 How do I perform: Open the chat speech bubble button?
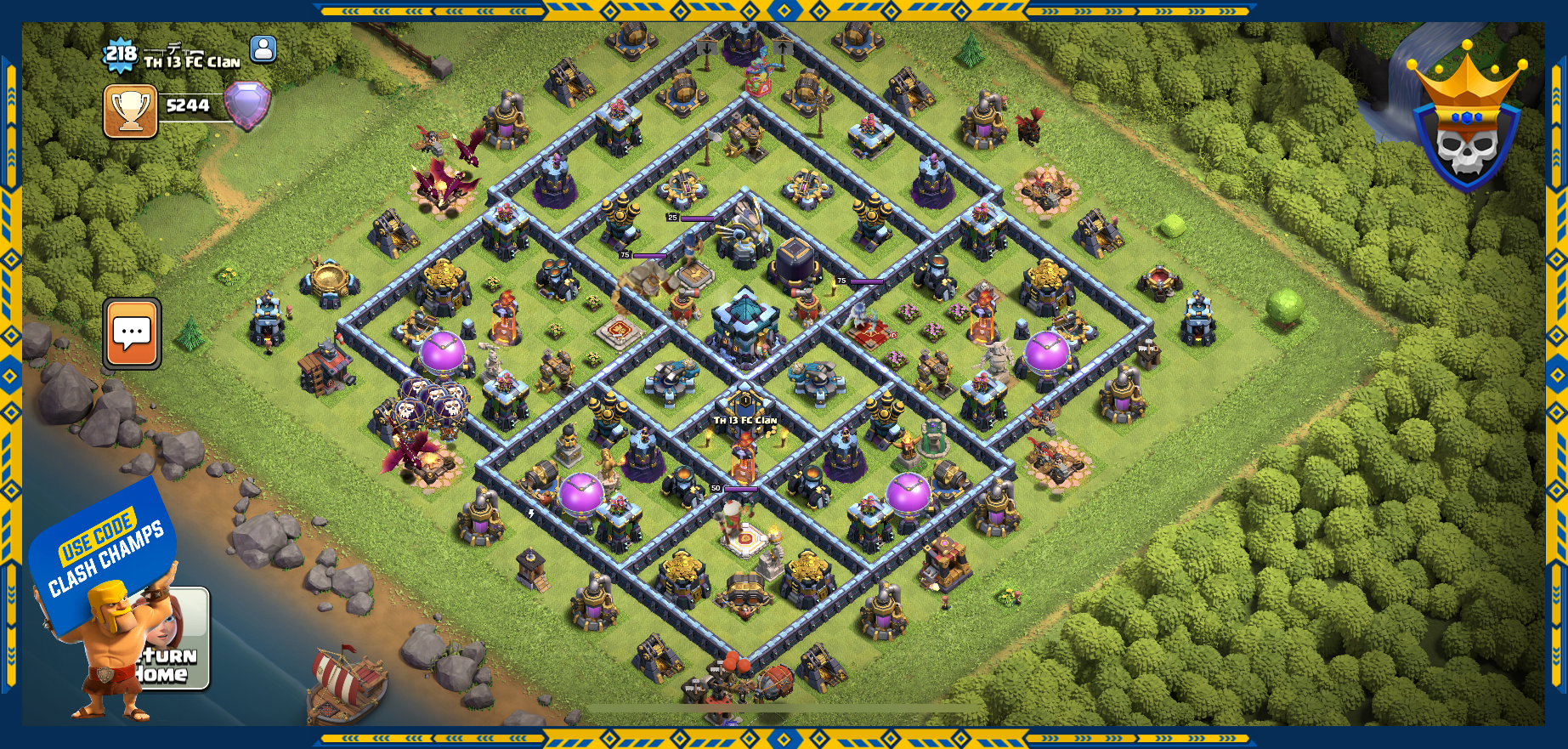(133, 333)
